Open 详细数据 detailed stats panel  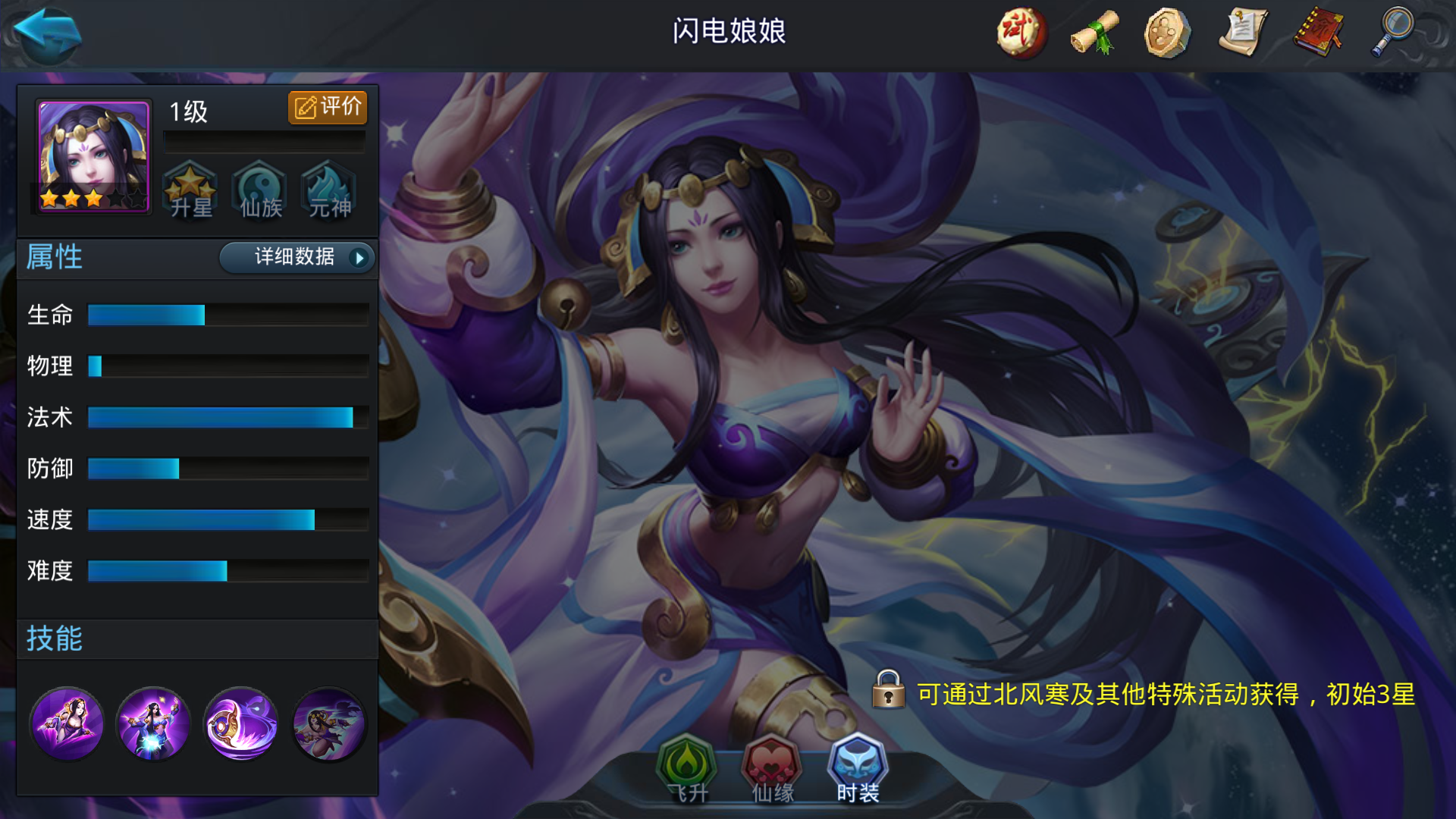(x=297, y=258)
